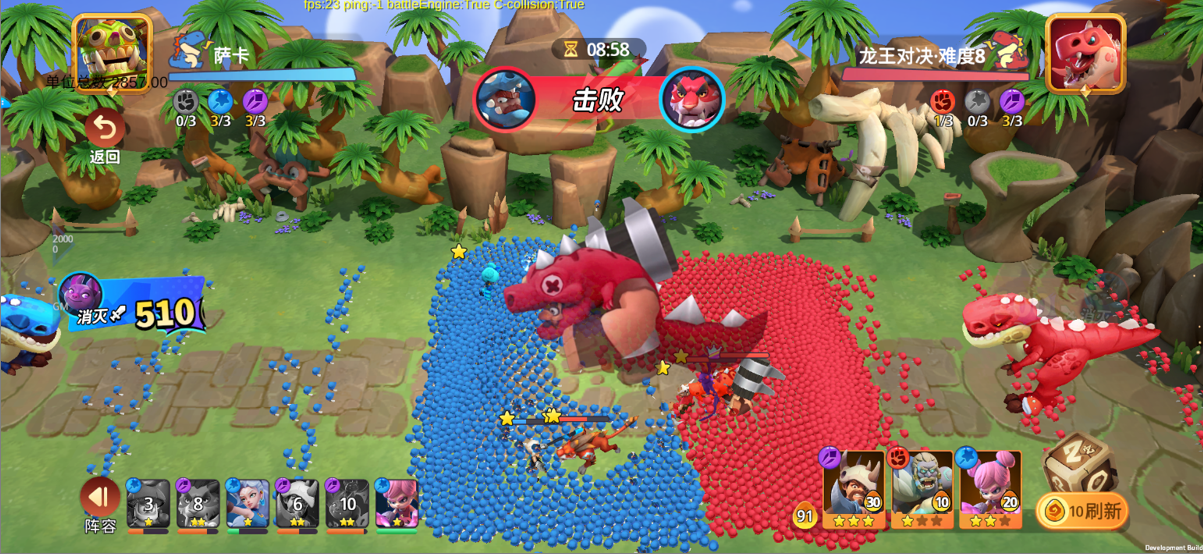Image resolution: width=1203 pixels, height=554 pixels.
Task: Open player 萨卡's avatar portrait
Action: pyautogui.click(x=112, y=51)
